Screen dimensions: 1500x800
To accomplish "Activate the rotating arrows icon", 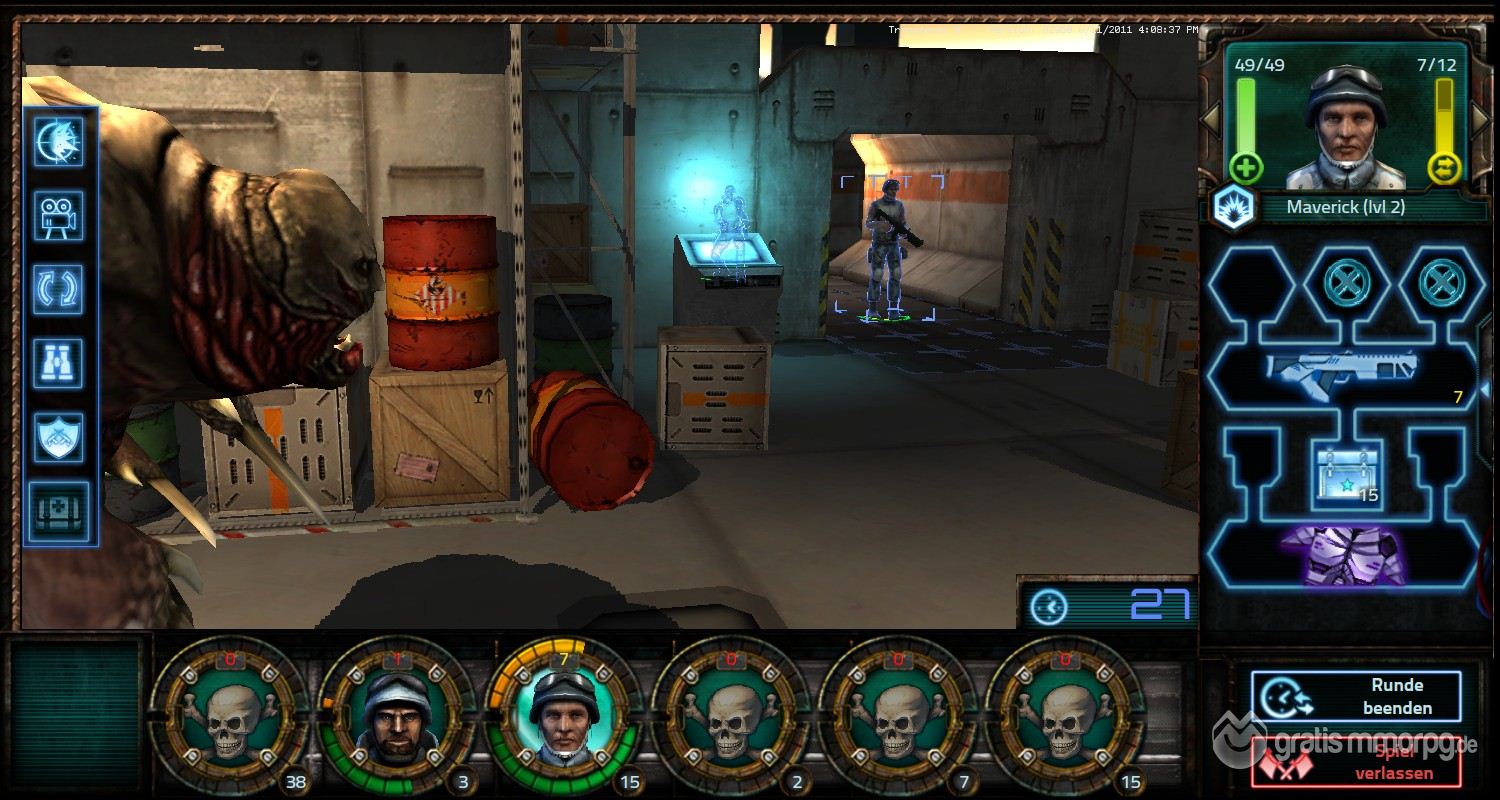I will (x=59, y=290).
